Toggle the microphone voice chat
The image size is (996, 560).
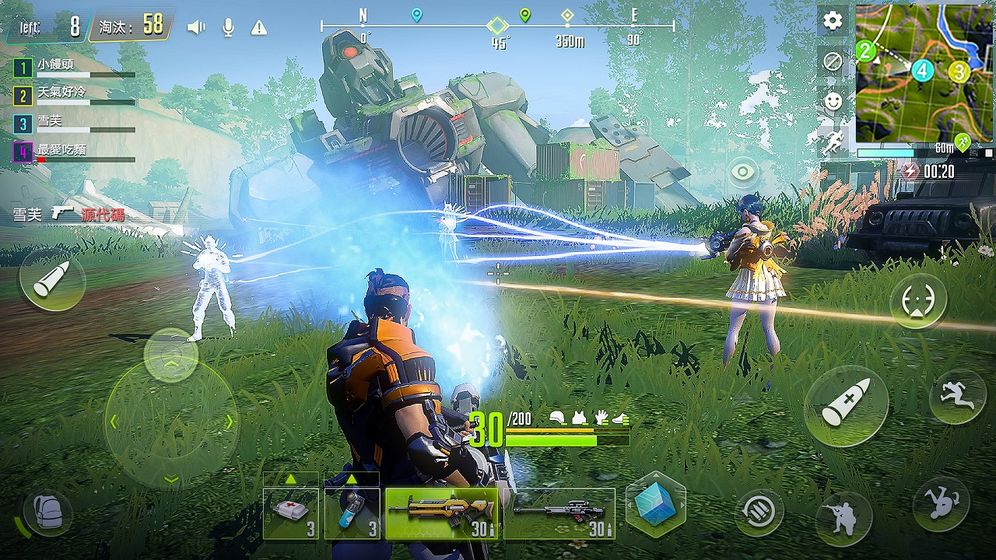coord(228,27)
